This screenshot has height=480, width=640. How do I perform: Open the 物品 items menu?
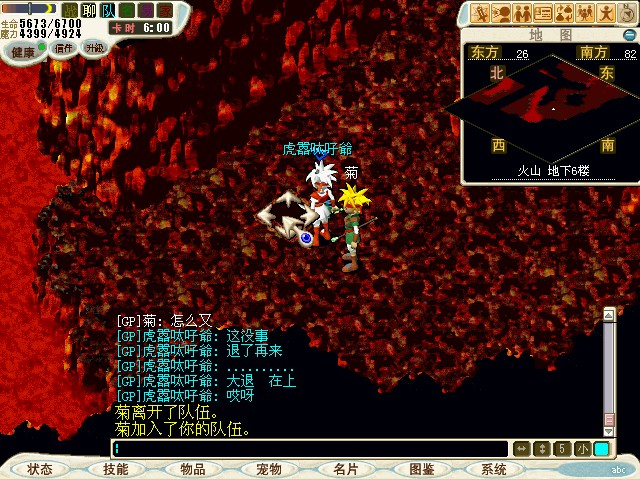(192, 469)
